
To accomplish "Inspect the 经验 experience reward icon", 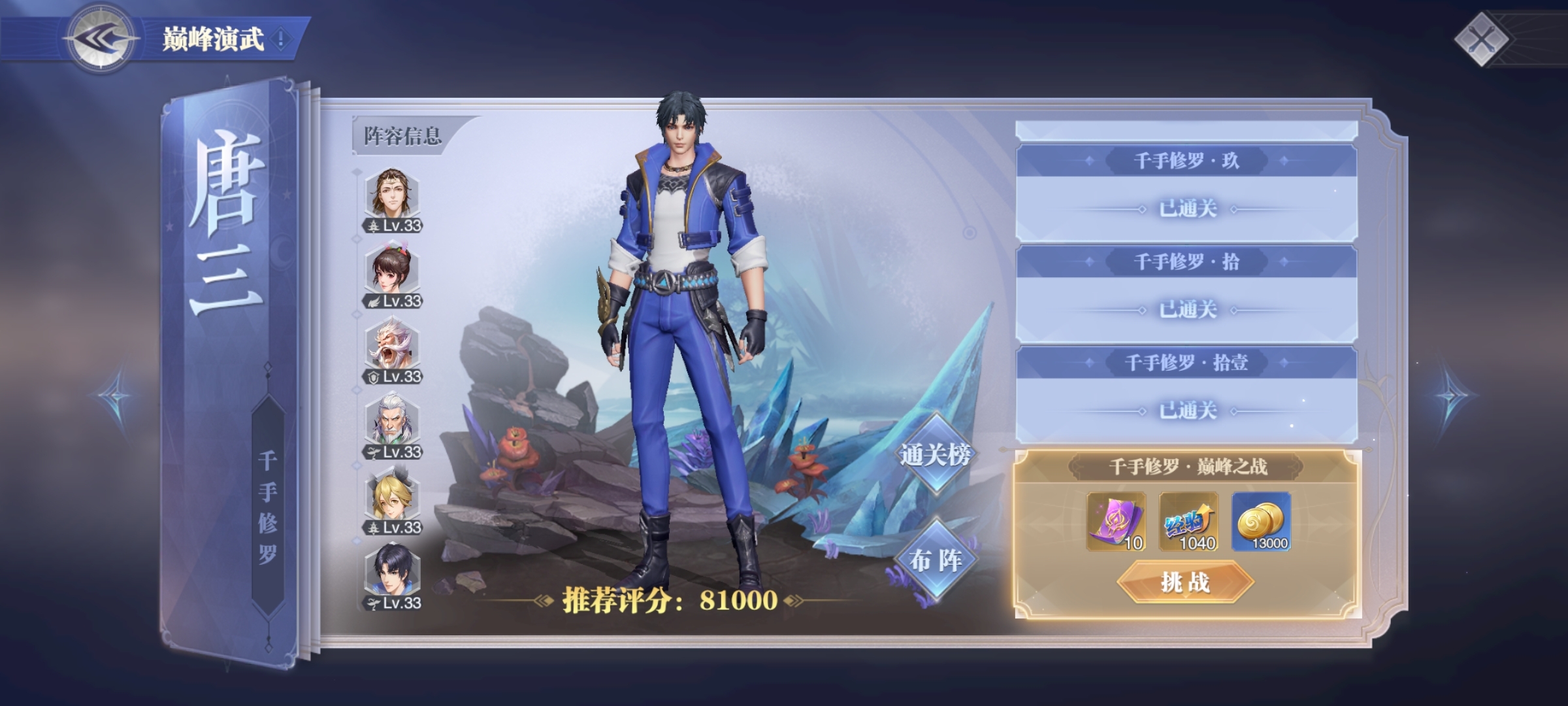I will pos(1188,522).
